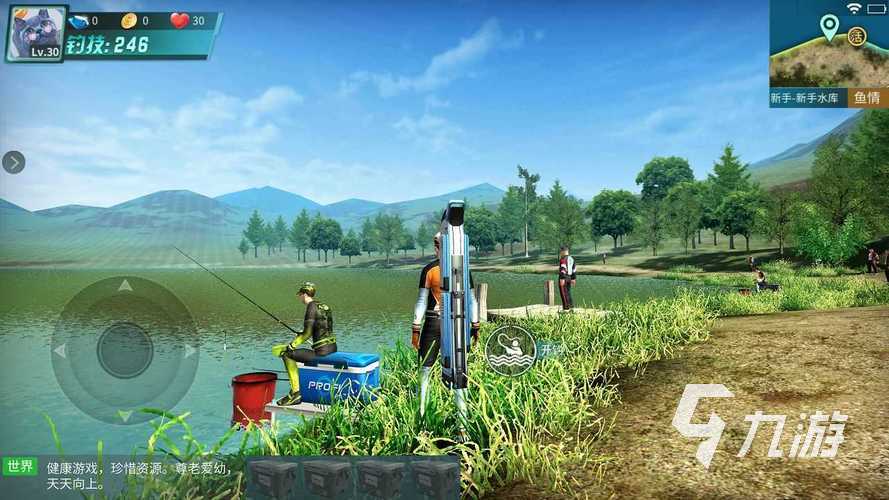Tap the virtual joystick center
The width and height of the screenshot is (889, 500).
[x=125, y=350]
